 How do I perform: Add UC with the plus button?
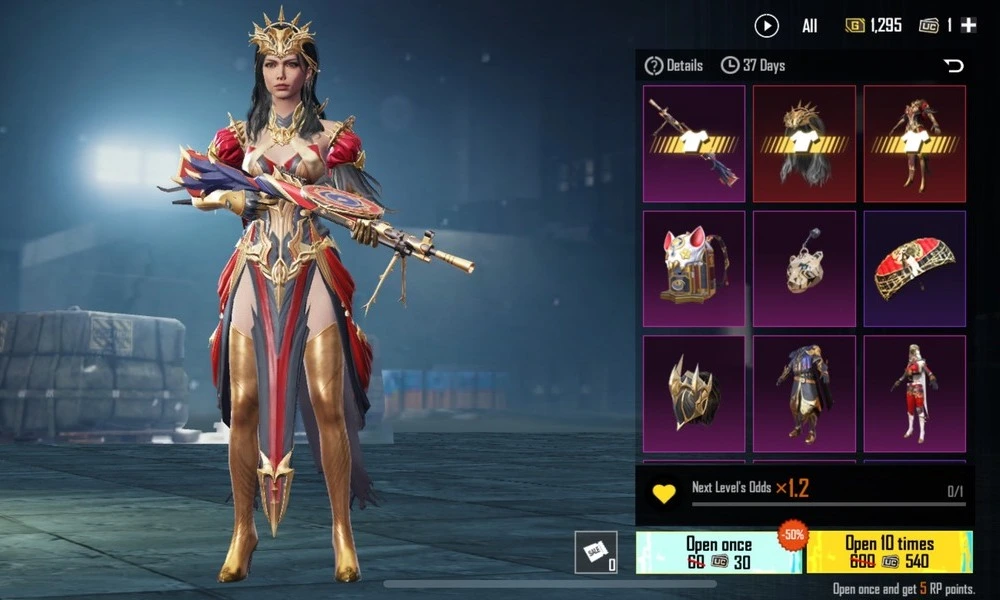[968, 26]
